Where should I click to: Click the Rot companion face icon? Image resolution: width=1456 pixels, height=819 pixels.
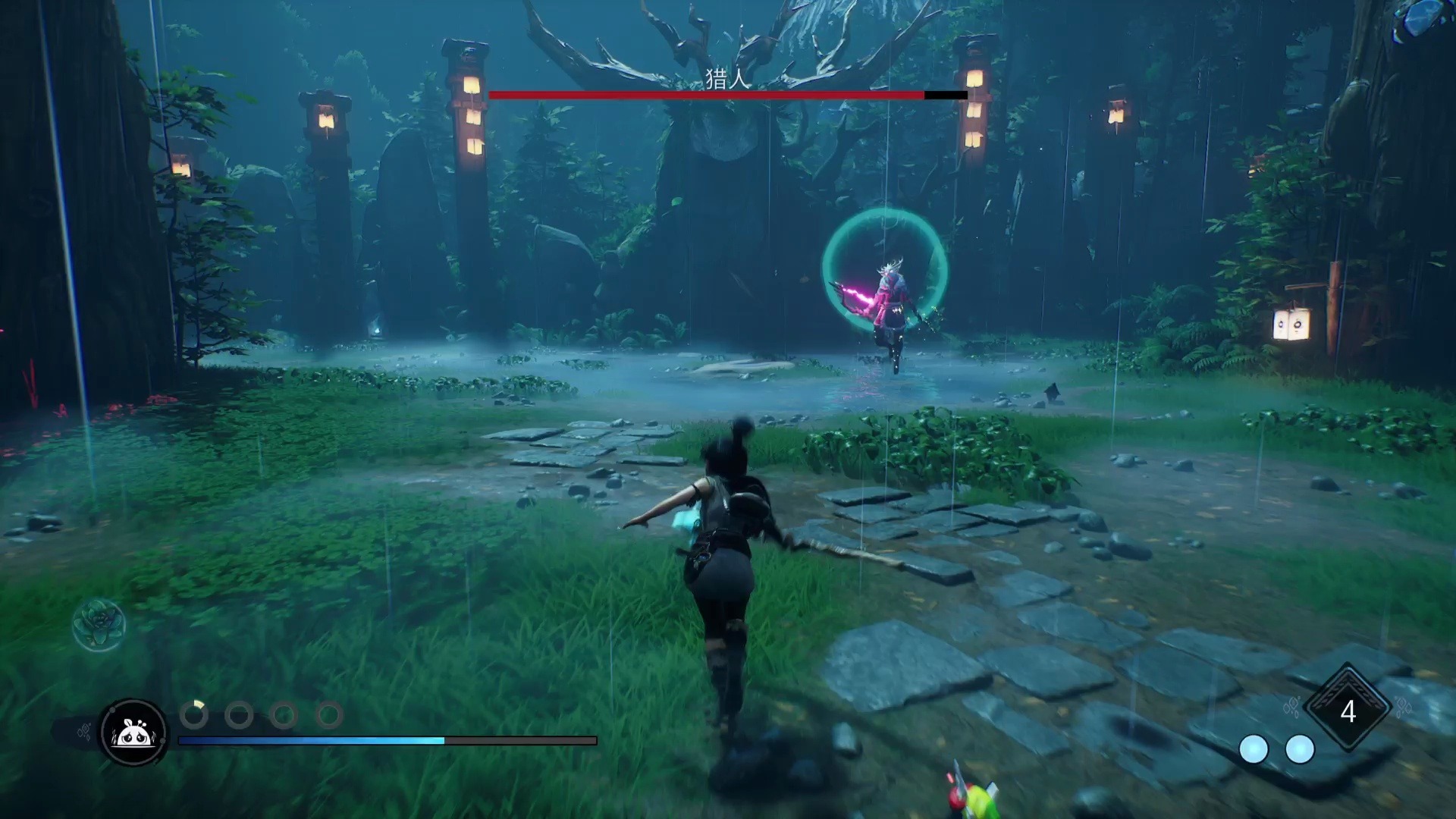click(133, 733)
